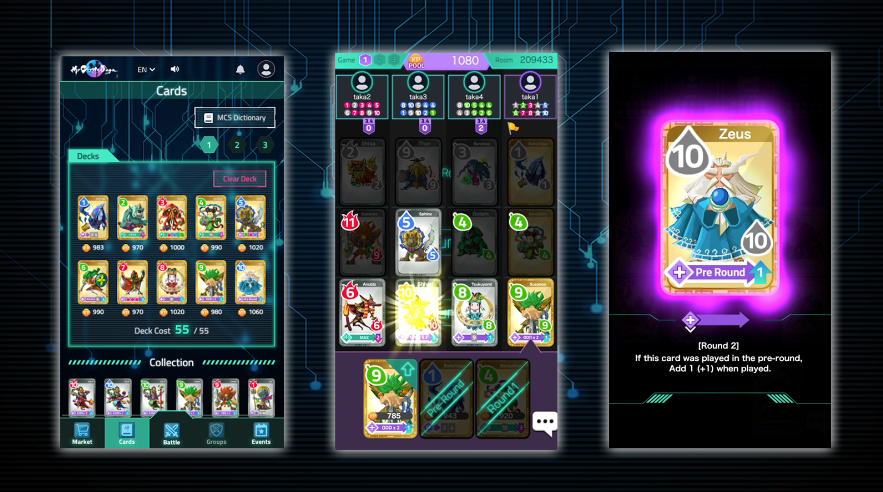Image resolution: width=883 pixels, height=492 pixels.
Task: Switch to deck slot 2
Action: tap(237, 145)
